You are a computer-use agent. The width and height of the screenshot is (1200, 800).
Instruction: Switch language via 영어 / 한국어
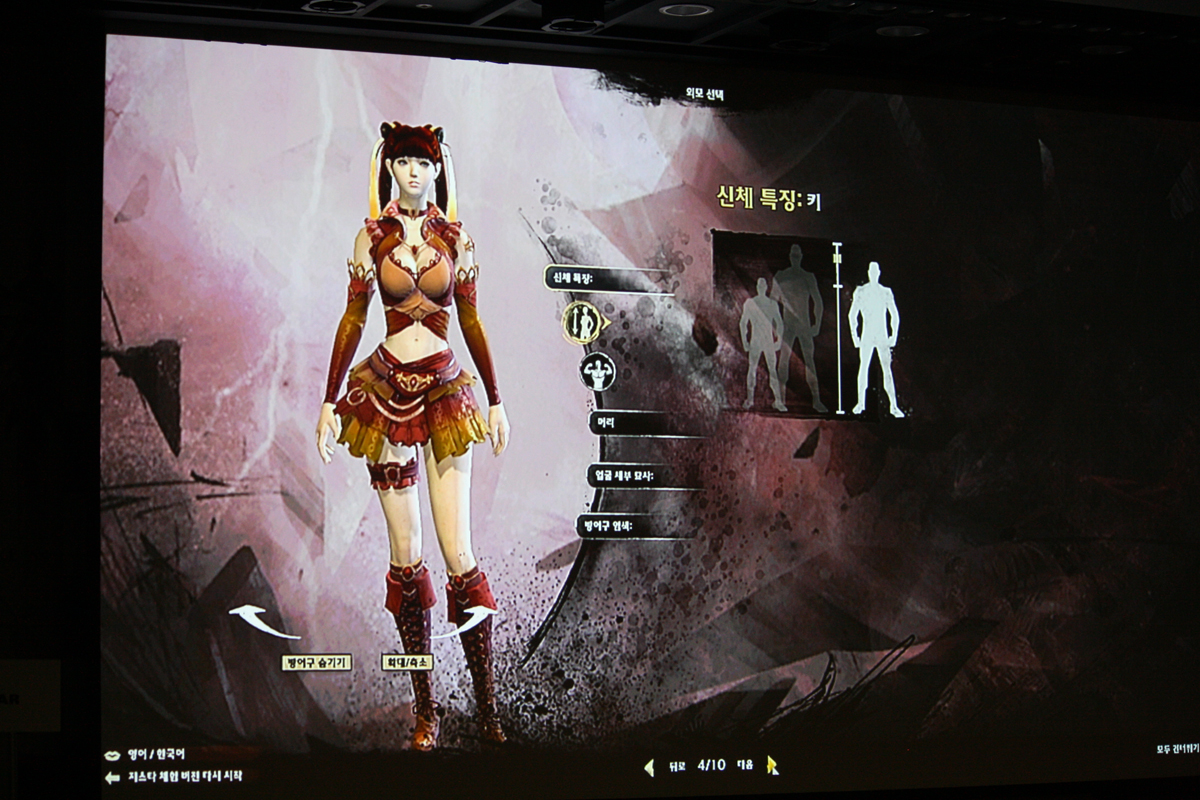pos(156,754)
